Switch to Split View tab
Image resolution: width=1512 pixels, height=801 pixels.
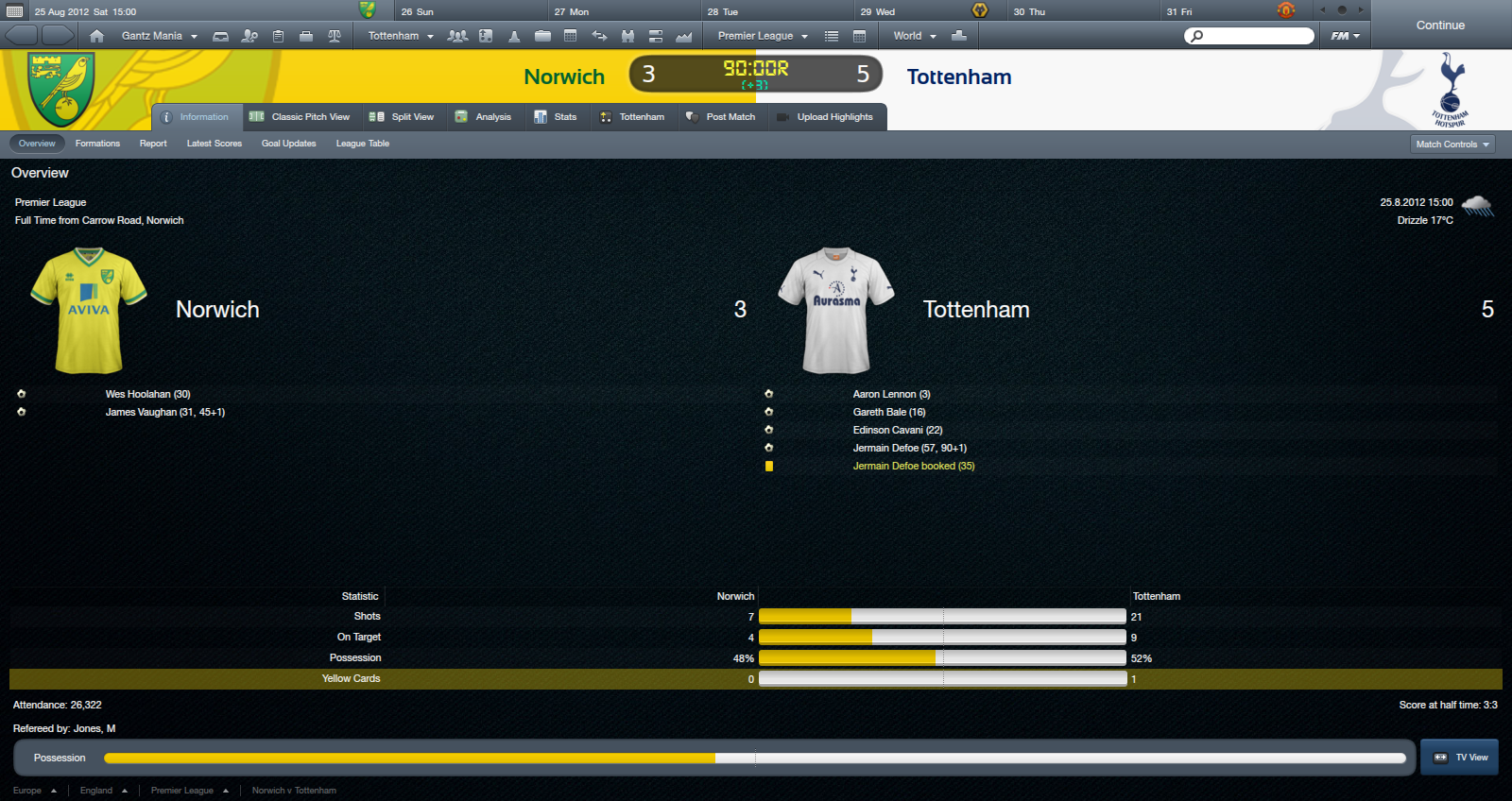point(403,117)
